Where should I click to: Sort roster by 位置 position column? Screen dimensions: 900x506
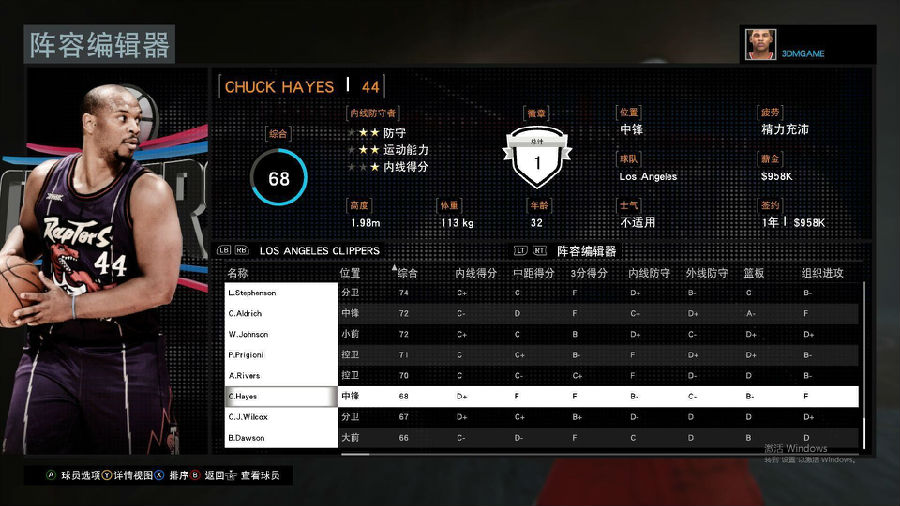coord(350,272)
